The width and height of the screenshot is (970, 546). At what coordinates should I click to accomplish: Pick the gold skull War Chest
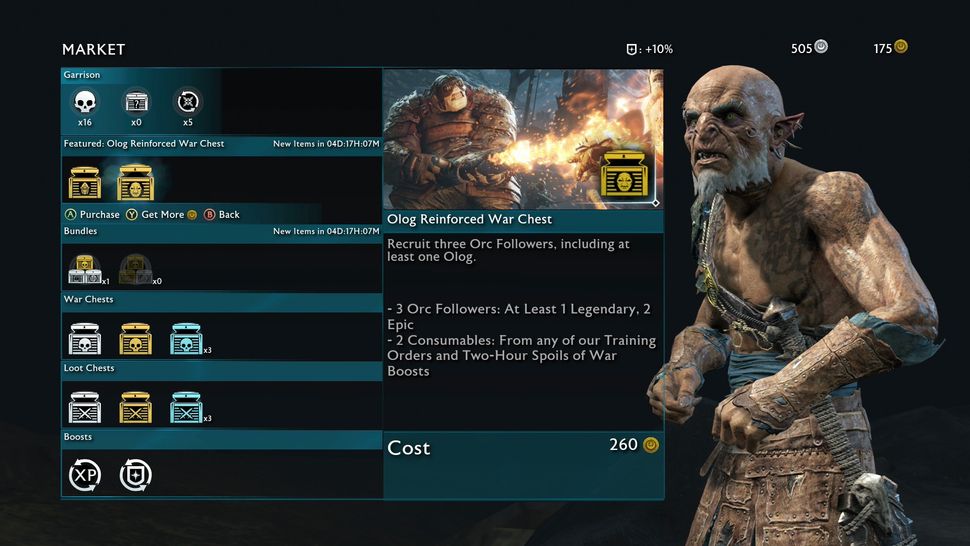pos(135,339)
